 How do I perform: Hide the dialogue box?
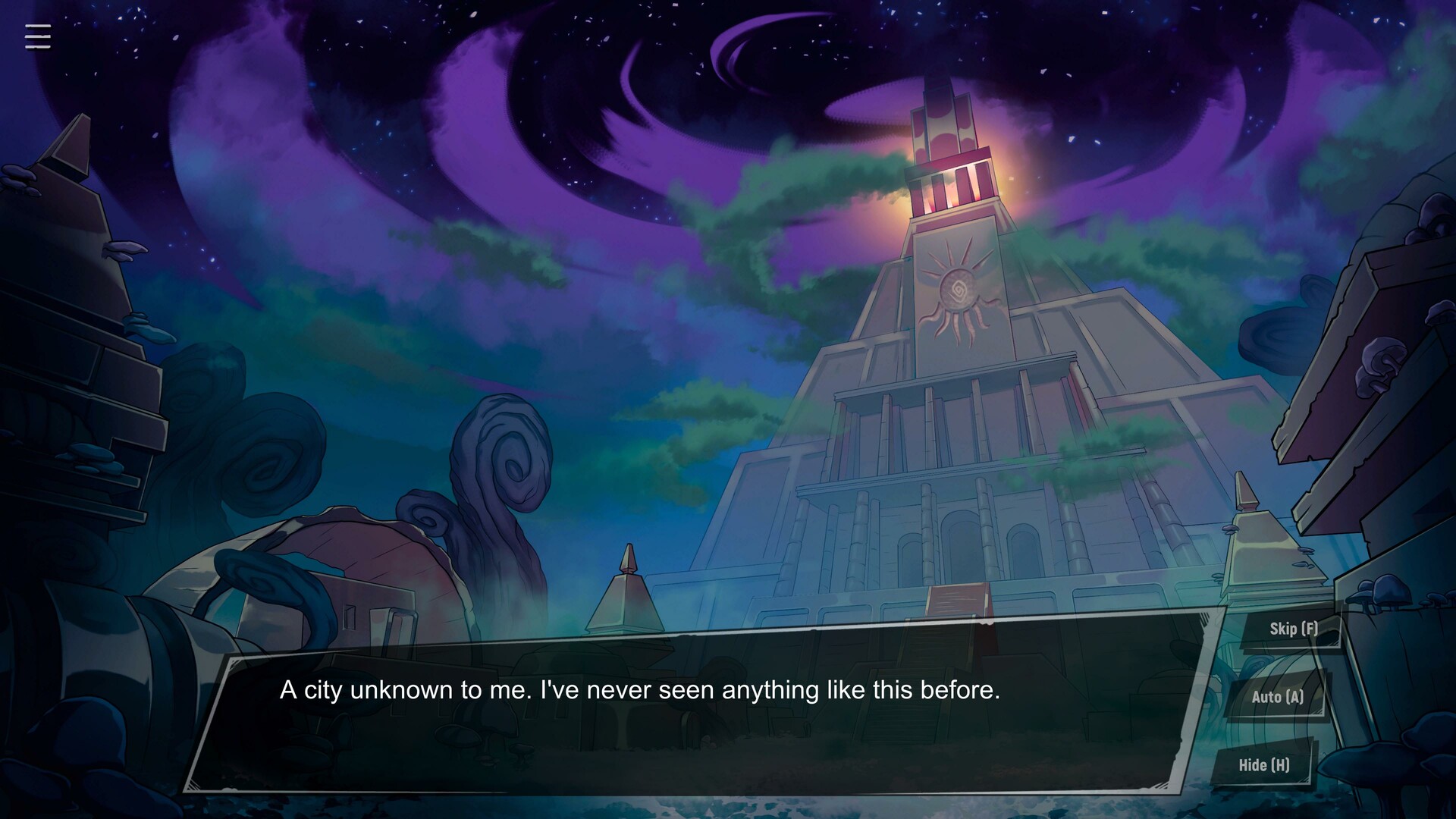[x=1263, y=765]
